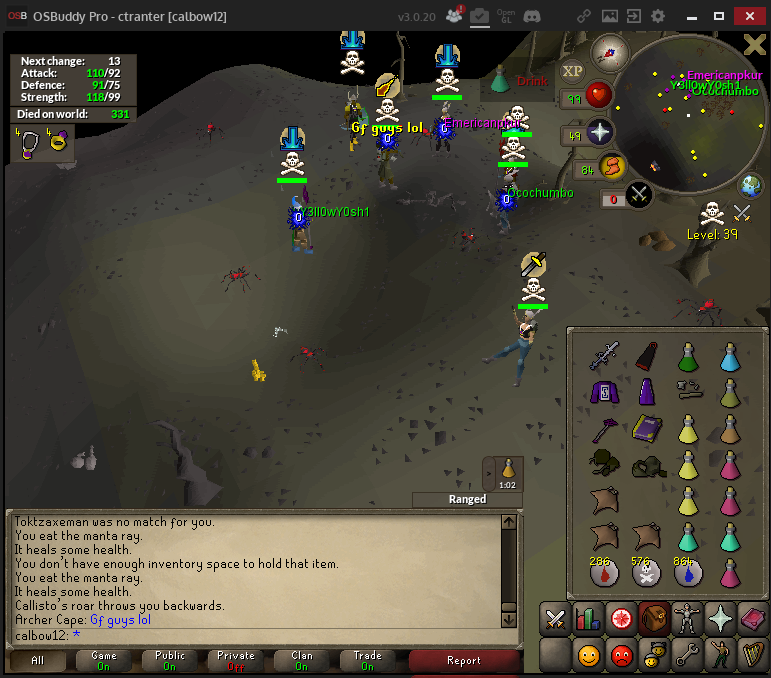Image resolution: width=771 pixels, height=678 pixels.
Task: Toggle the quick-prayer orb
Action: [x=599, y=133]
